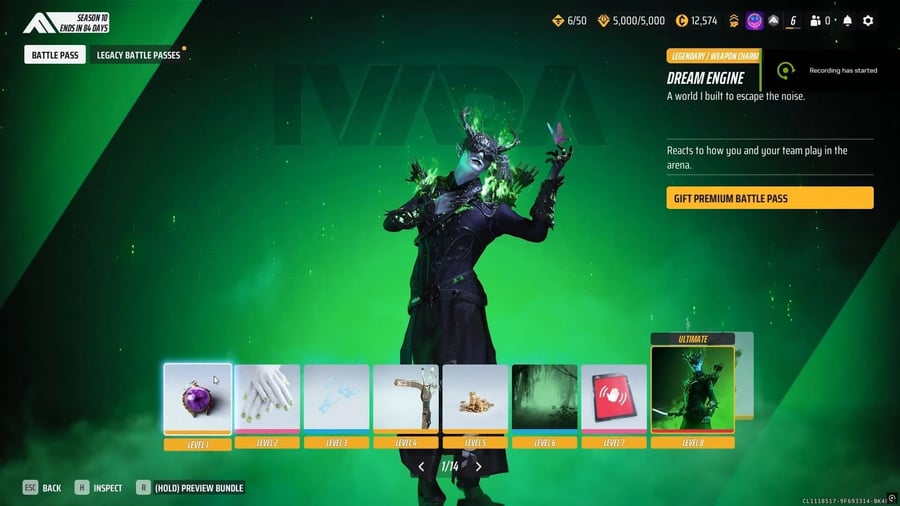The image size is (900, 506).
Task: Click the purple player avatar icon
Action: point(755,20)
